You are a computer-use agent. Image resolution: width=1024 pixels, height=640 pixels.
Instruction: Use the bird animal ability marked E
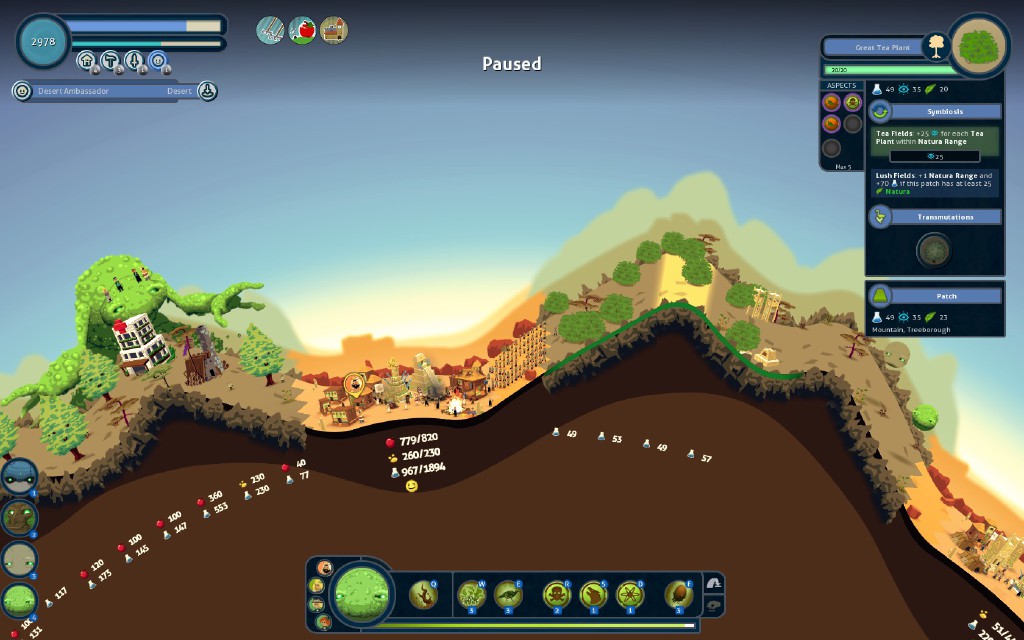(508, 596)
